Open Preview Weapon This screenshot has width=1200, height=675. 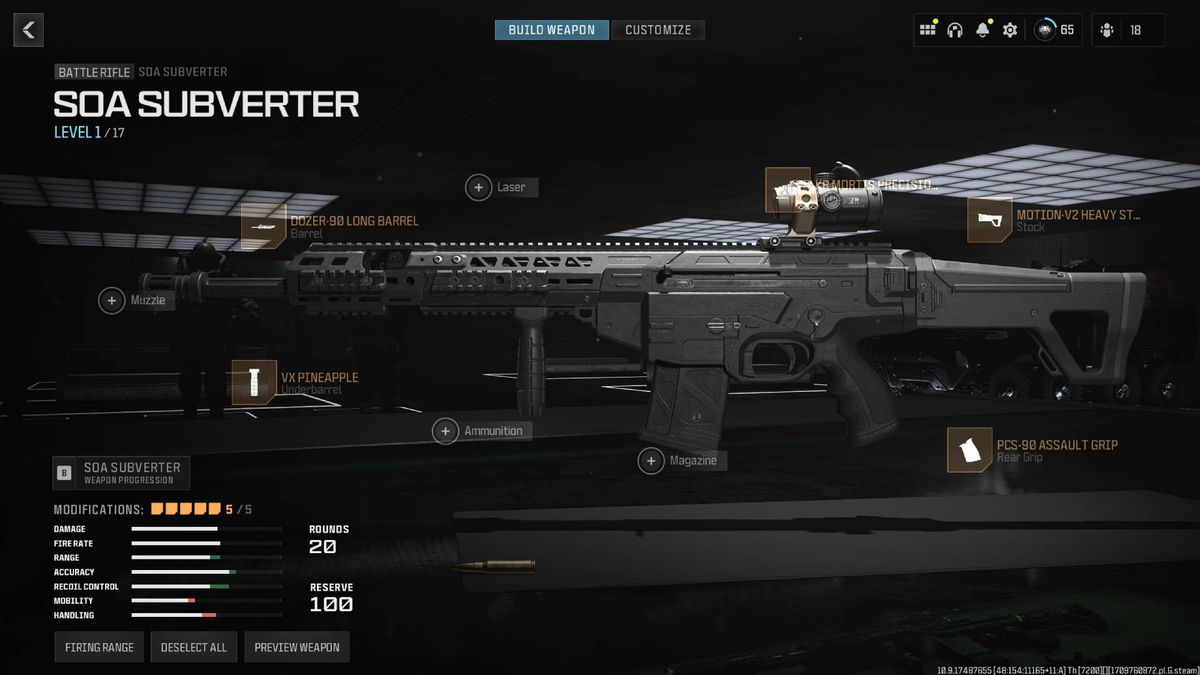(x=297, y=647)
